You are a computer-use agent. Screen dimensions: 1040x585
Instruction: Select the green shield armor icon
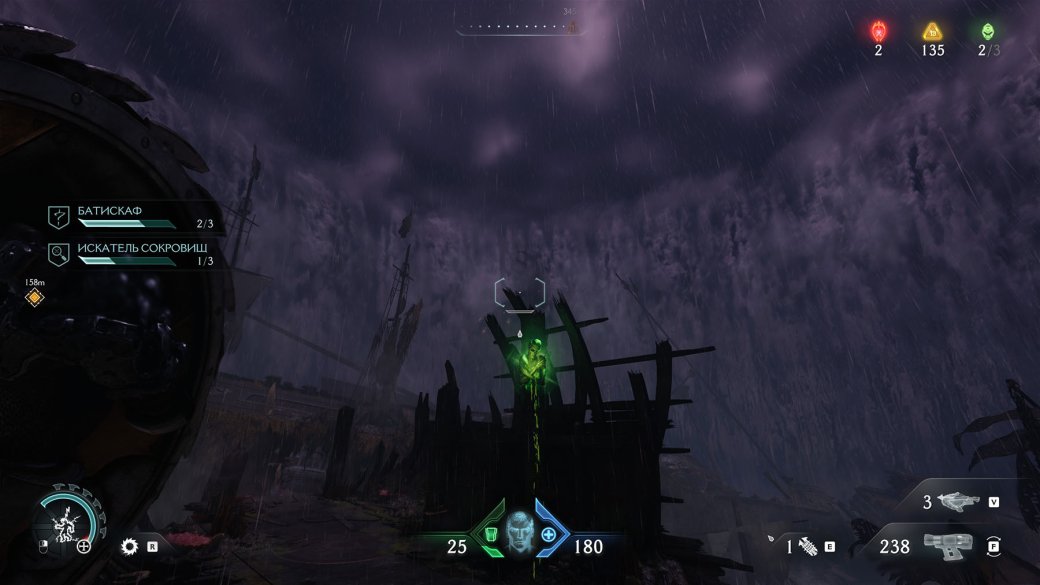click(x=491, y=535)
